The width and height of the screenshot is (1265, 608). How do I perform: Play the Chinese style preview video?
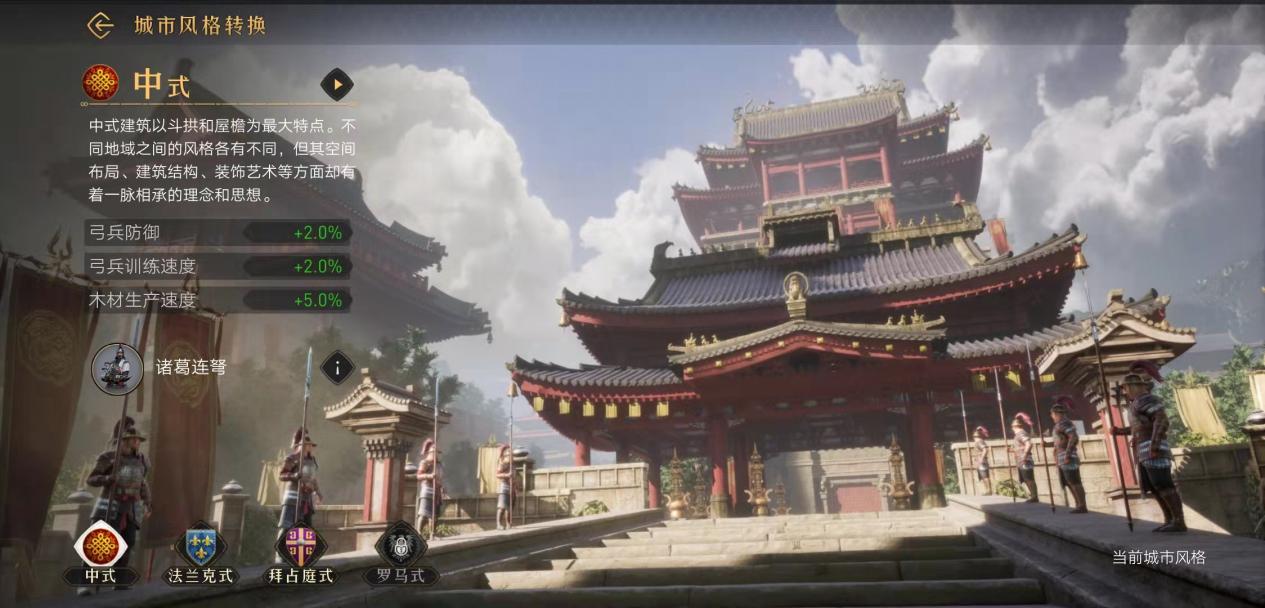pyautogui.click(x=337, y=85)
